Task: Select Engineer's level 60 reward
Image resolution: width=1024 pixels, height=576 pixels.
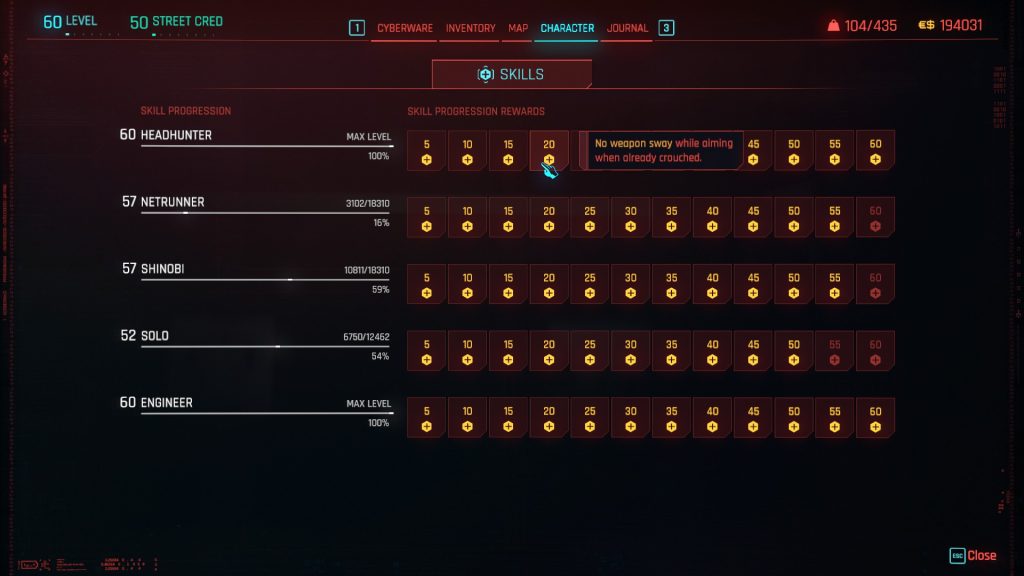Action: click(875, 418)
